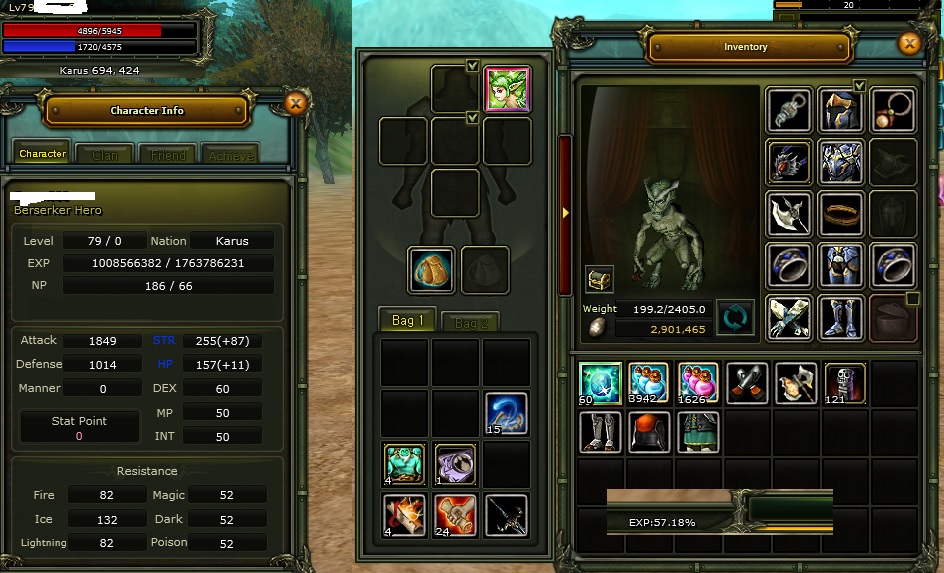This screenshot has width=944, height=573.
Task: Open the treasure chest icon beside the character
Action: click(599, 279)
